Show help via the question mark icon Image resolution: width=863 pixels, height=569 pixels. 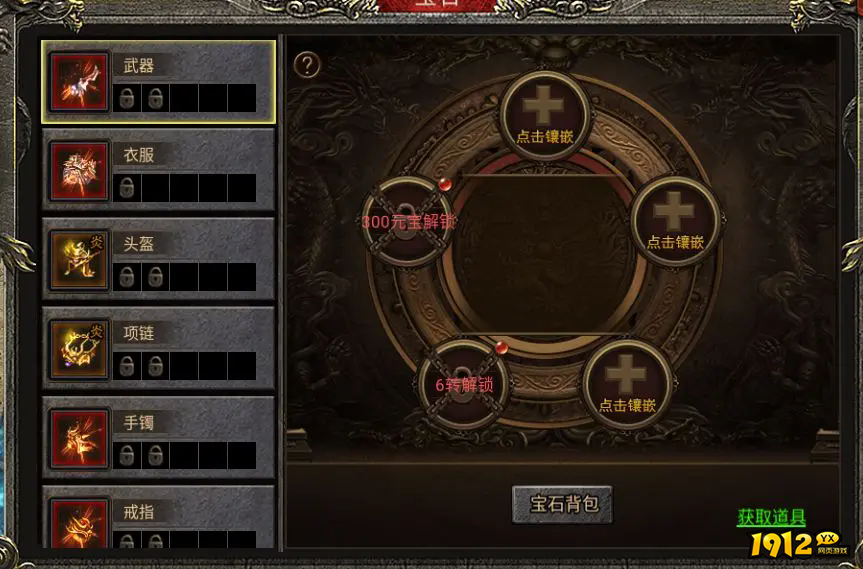click(x=307, y=65)
